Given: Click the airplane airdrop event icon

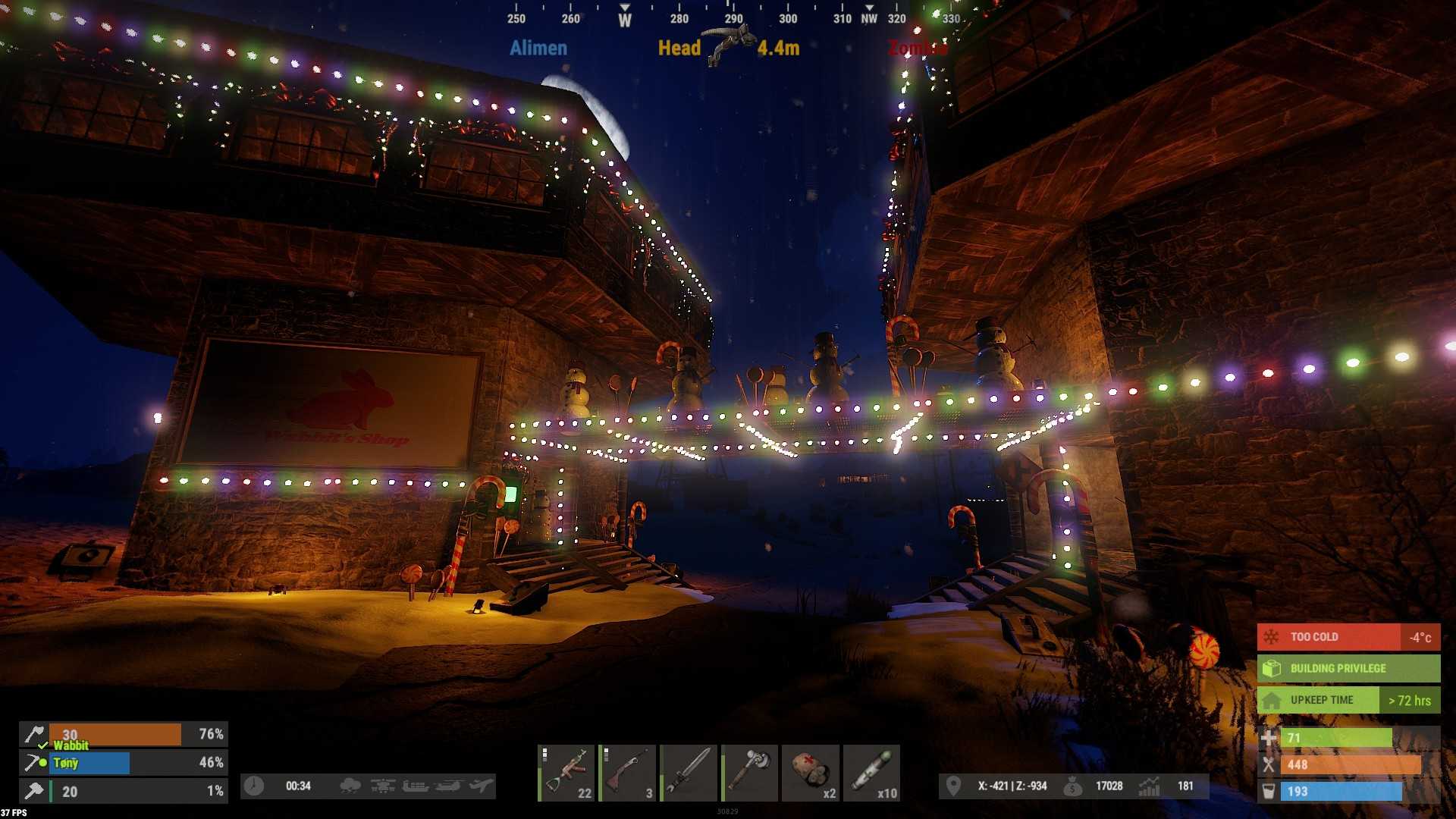Looking at the screenshot, I should (x=481, y=786).
